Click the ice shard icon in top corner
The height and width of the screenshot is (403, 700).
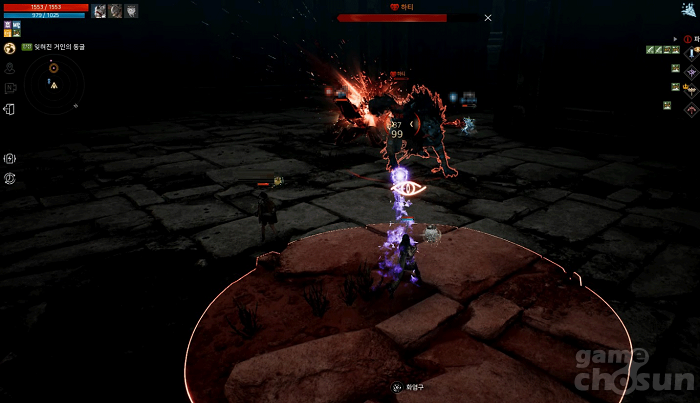(690, 9)
